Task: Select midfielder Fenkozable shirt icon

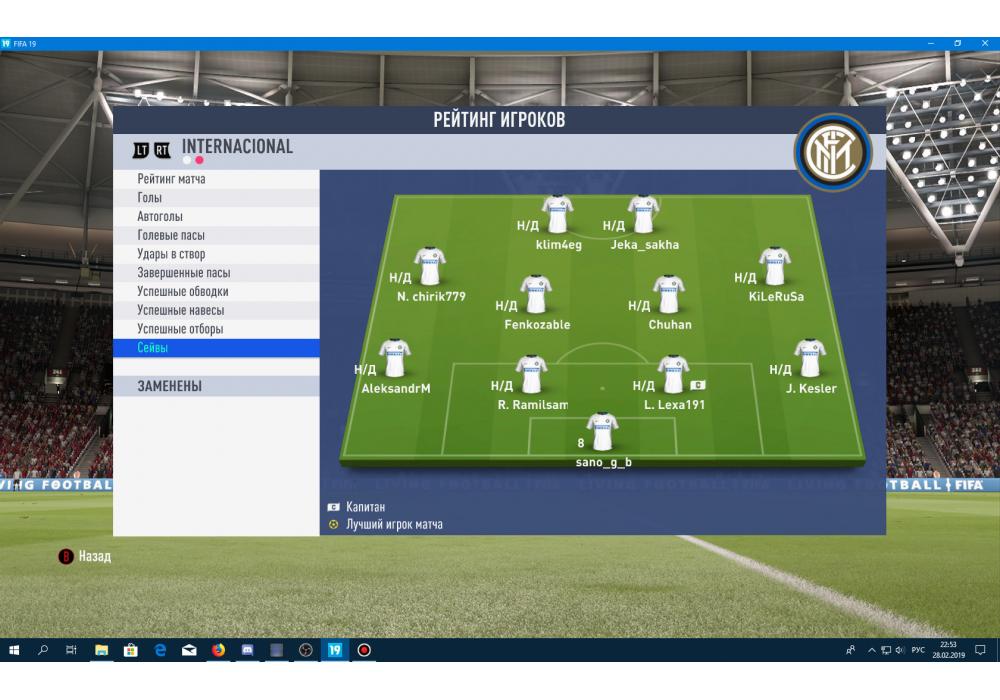Action: 536,295
